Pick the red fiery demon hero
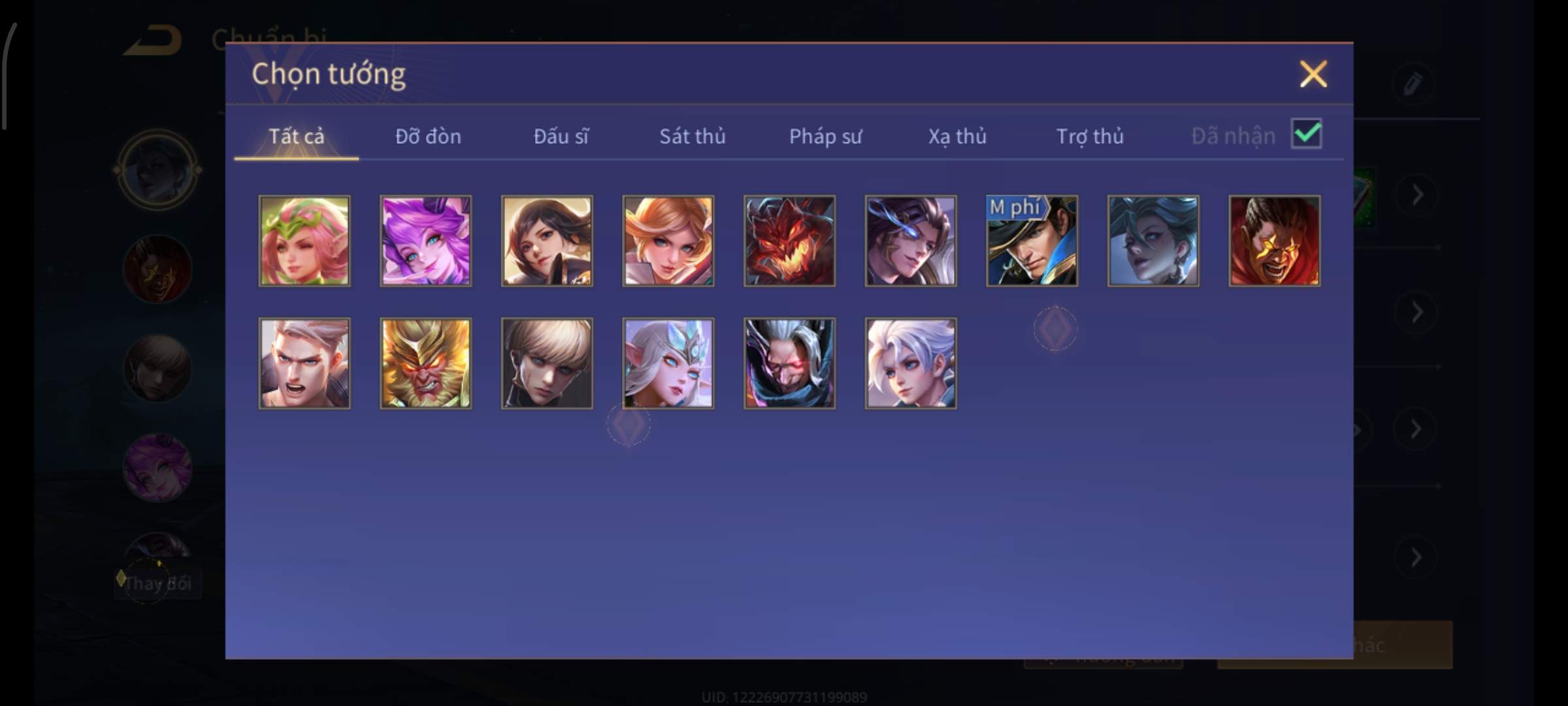This screenshot has height=706, width=1568. pyautogui.click(x=789, y=241)
